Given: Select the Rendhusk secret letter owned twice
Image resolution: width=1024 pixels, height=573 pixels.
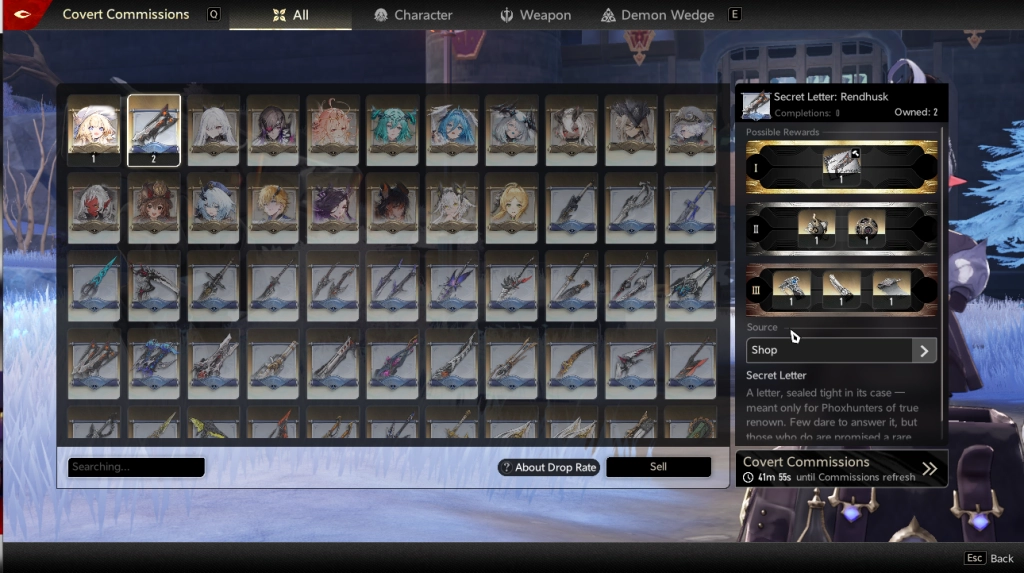Looking at the screenshot, I should pos(154,130).
